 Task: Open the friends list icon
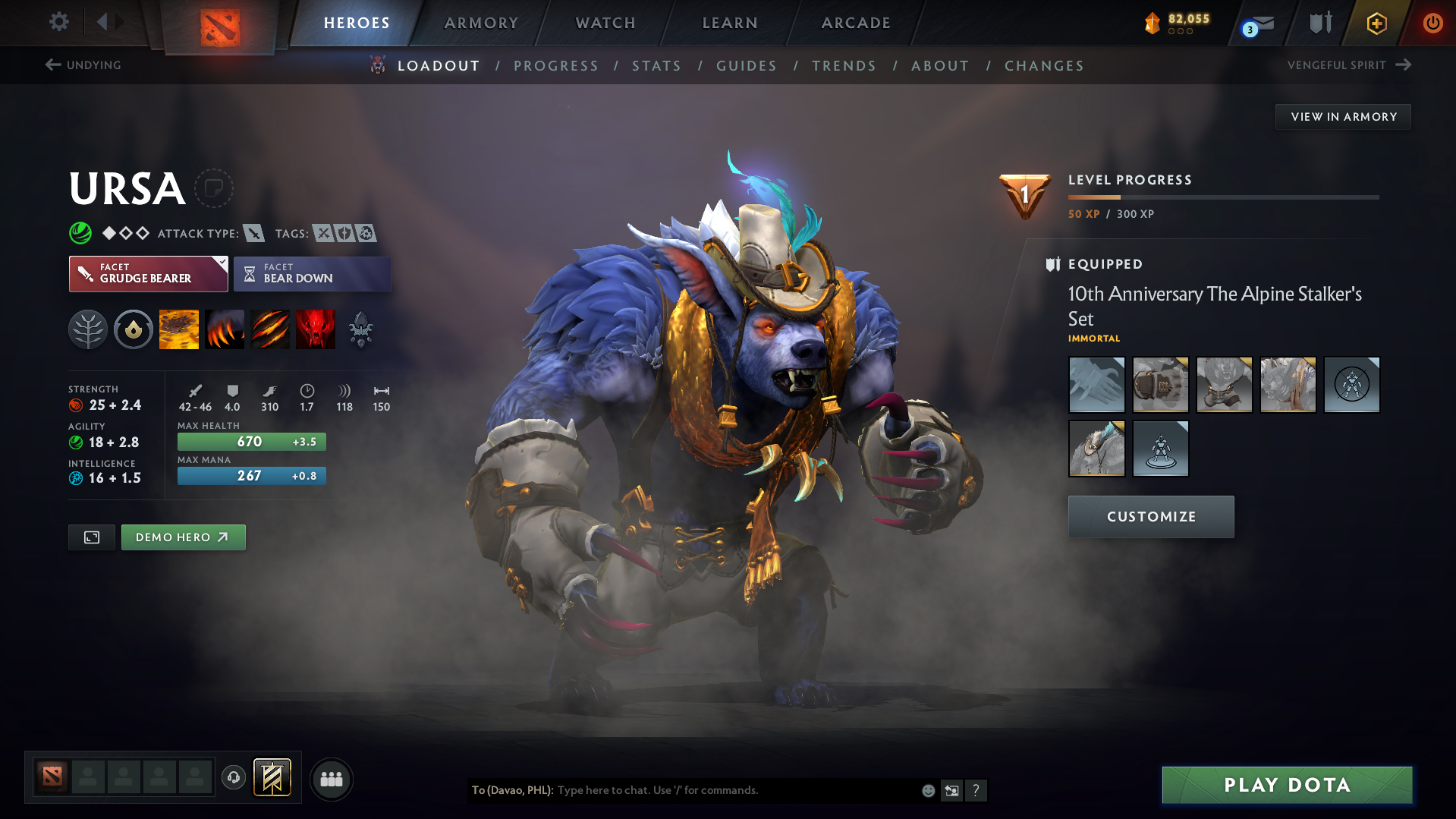(332, 779)
